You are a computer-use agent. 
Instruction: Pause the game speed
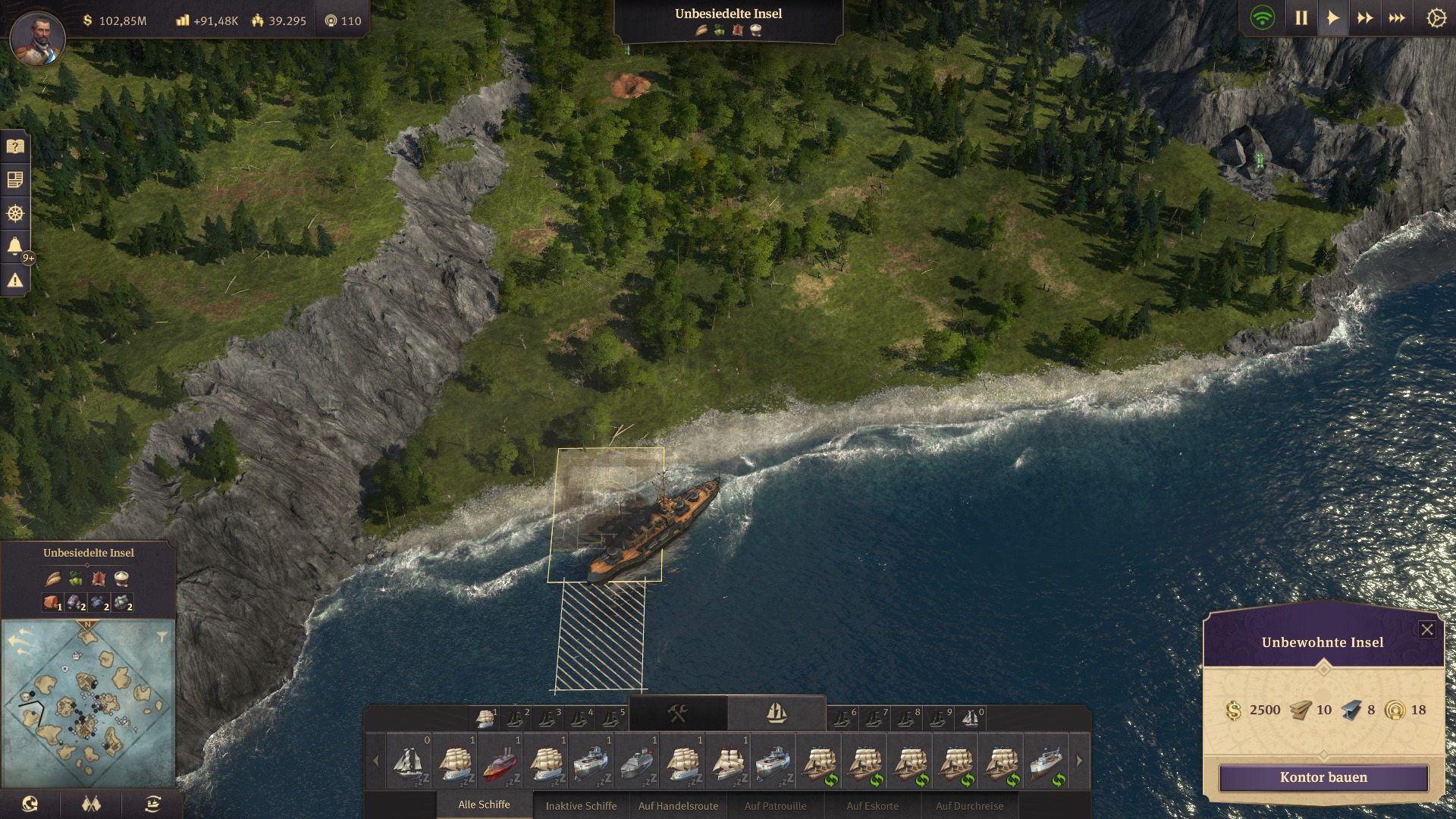pos(1301,18)
